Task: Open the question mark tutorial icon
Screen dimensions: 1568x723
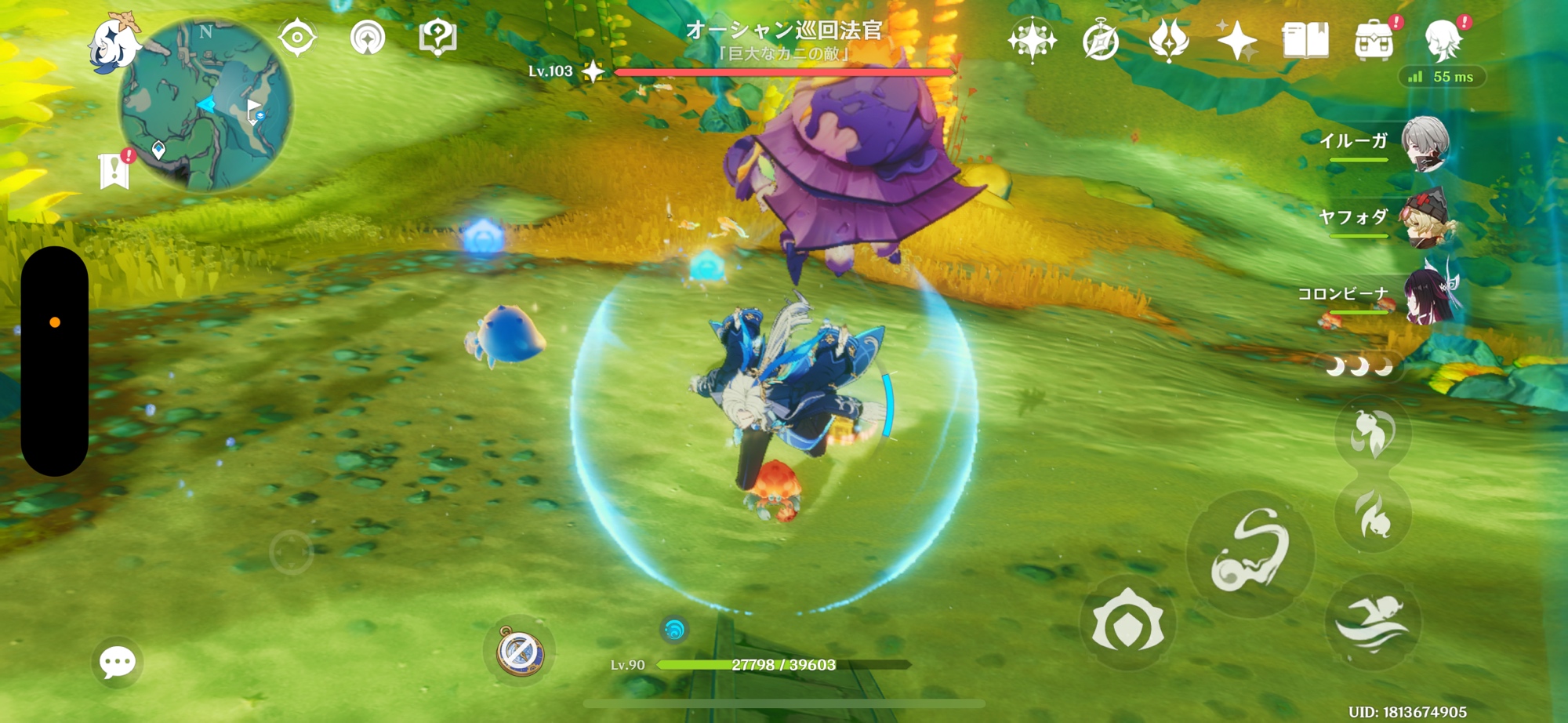Action: tap(437, 37)
